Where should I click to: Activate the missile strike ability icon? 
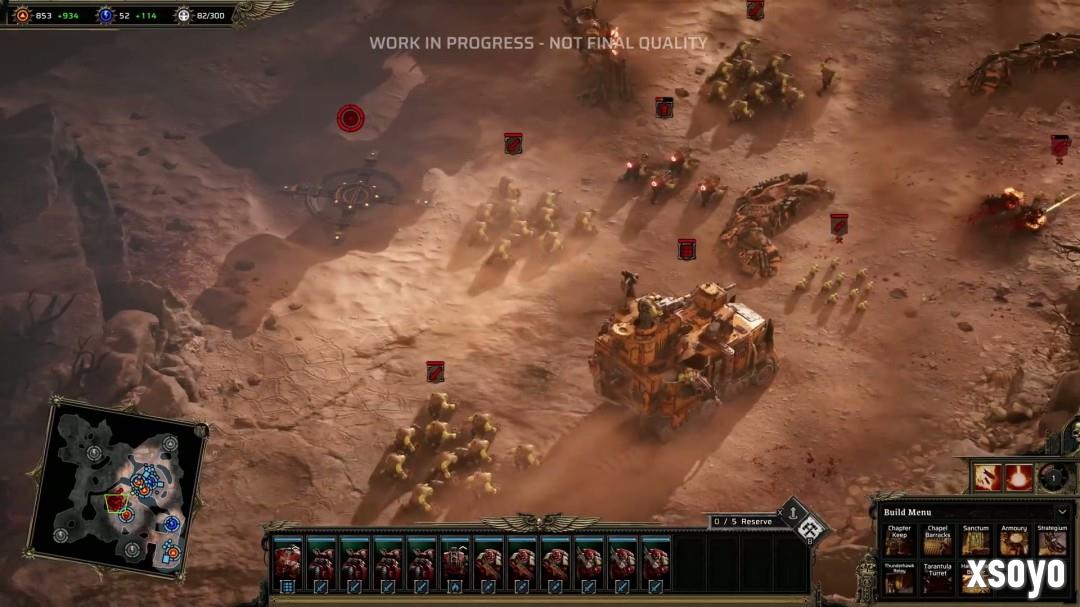[x=988, y=477]
